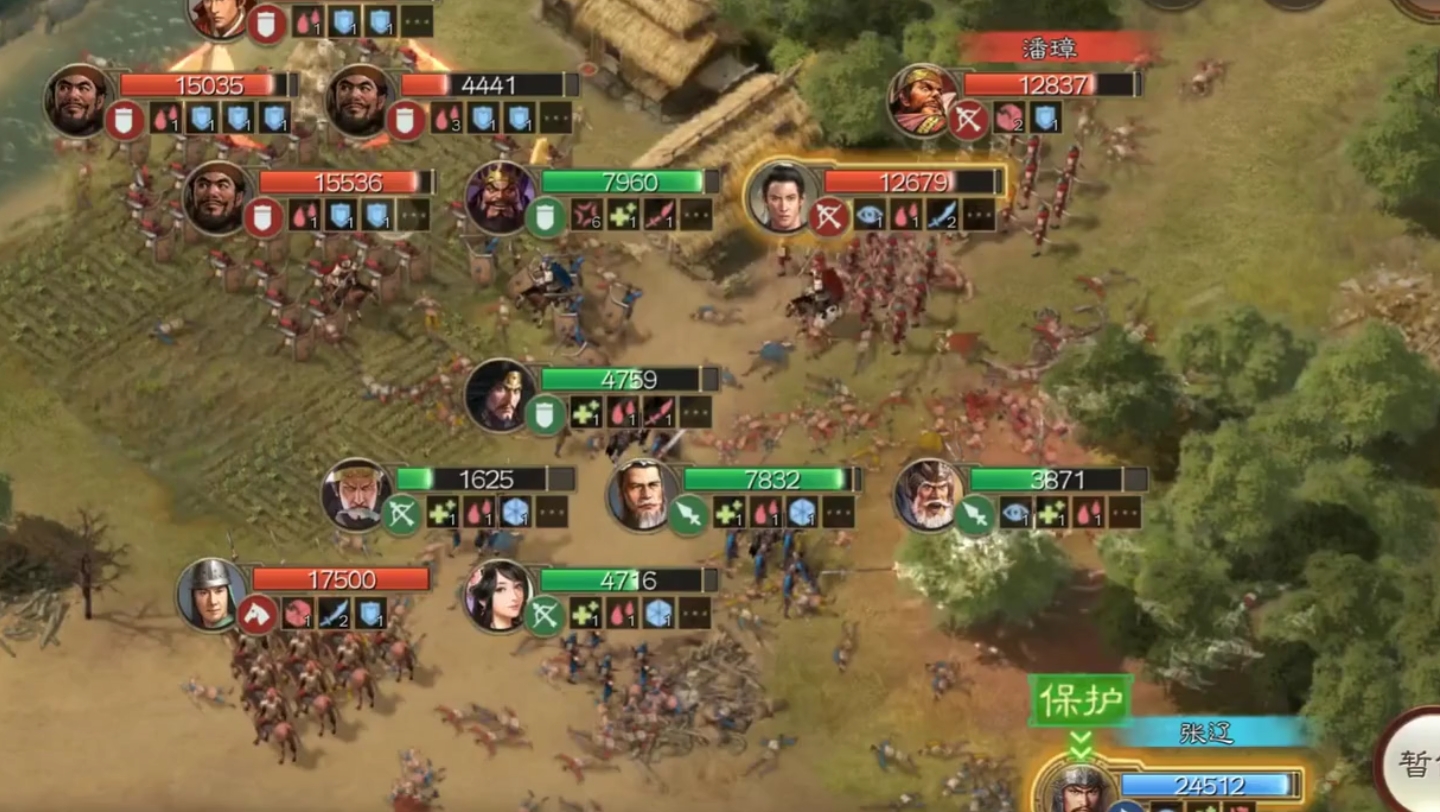Select the white-bearded general with 3871 troops

point(929,494)
